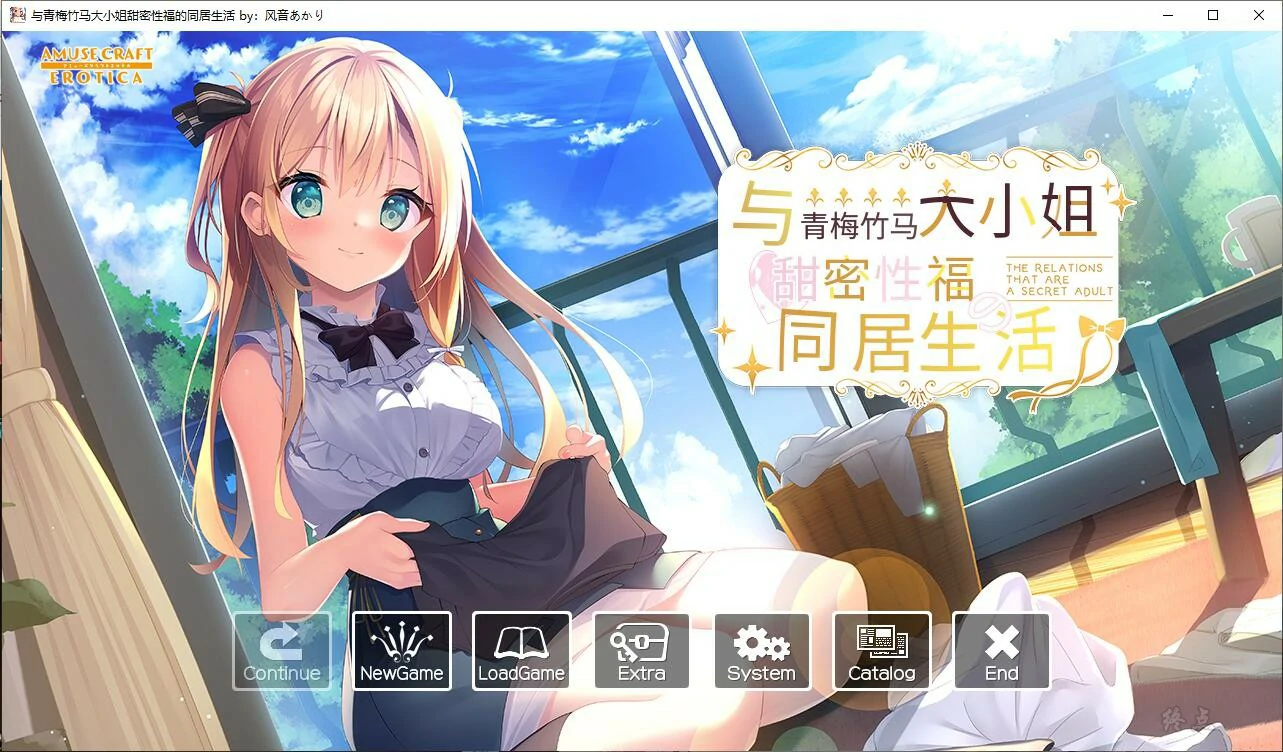Start a new game with NewGame
The image size is (1283, 752).
point(401,651)
